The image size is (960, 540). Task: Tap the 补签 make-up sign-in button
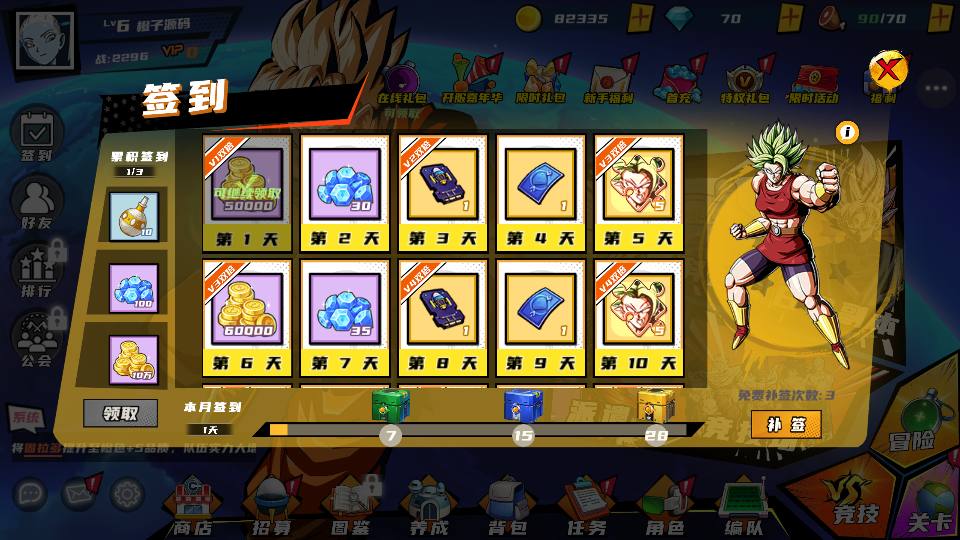pyautogui.click(x=786, y=424)
